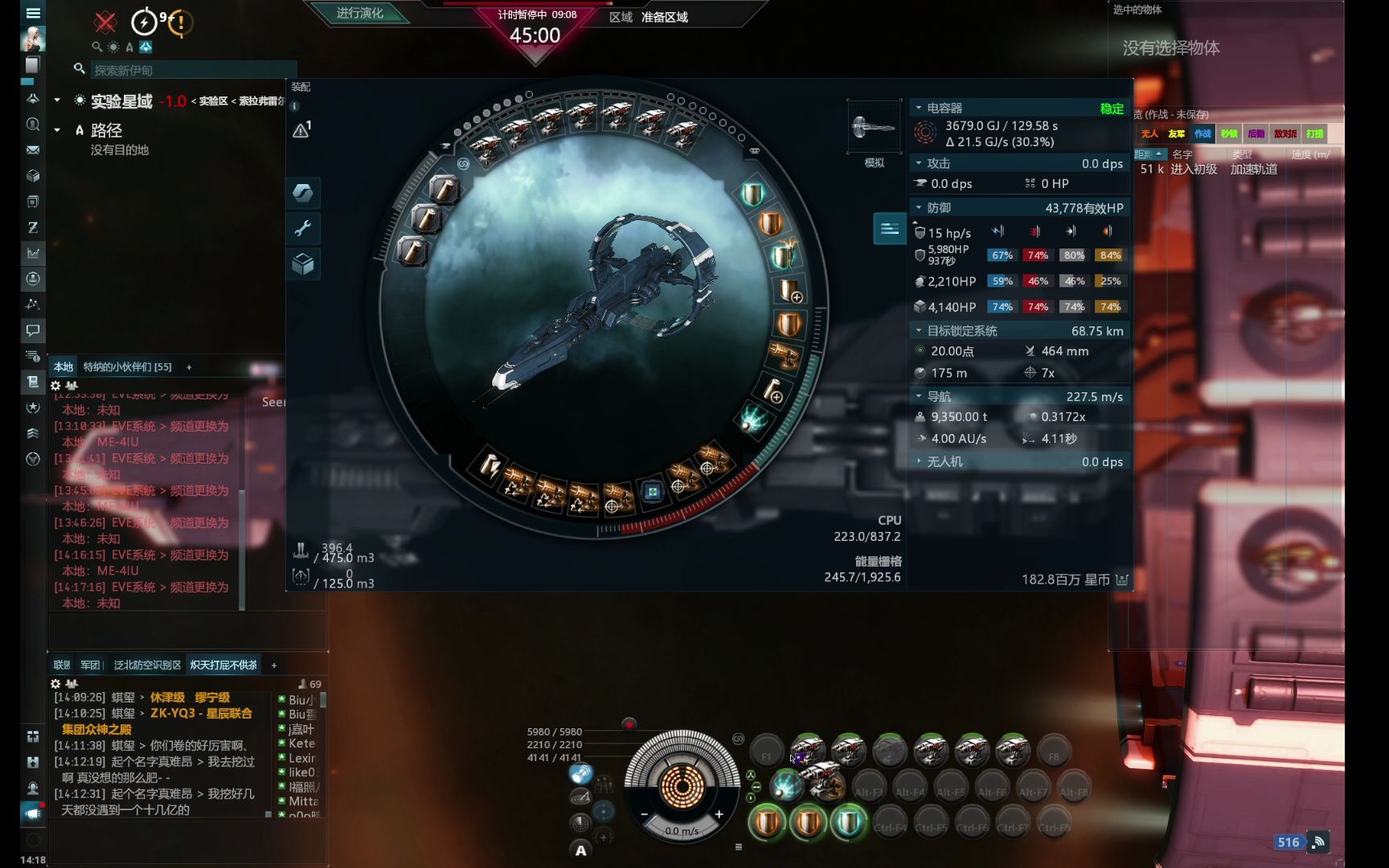Collapse the 导航 navigation section

tap(919, 397)
